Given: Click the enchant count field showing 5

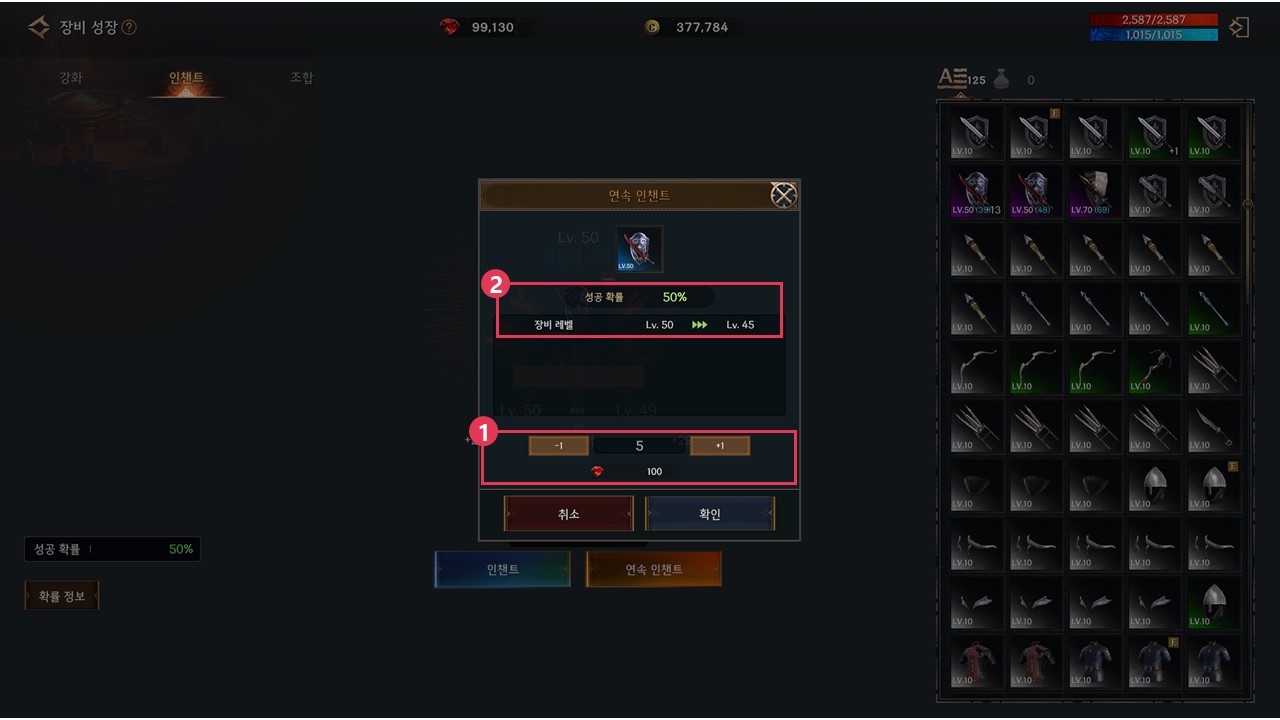Looking at the screenshot, I should (x=640, y=446).
